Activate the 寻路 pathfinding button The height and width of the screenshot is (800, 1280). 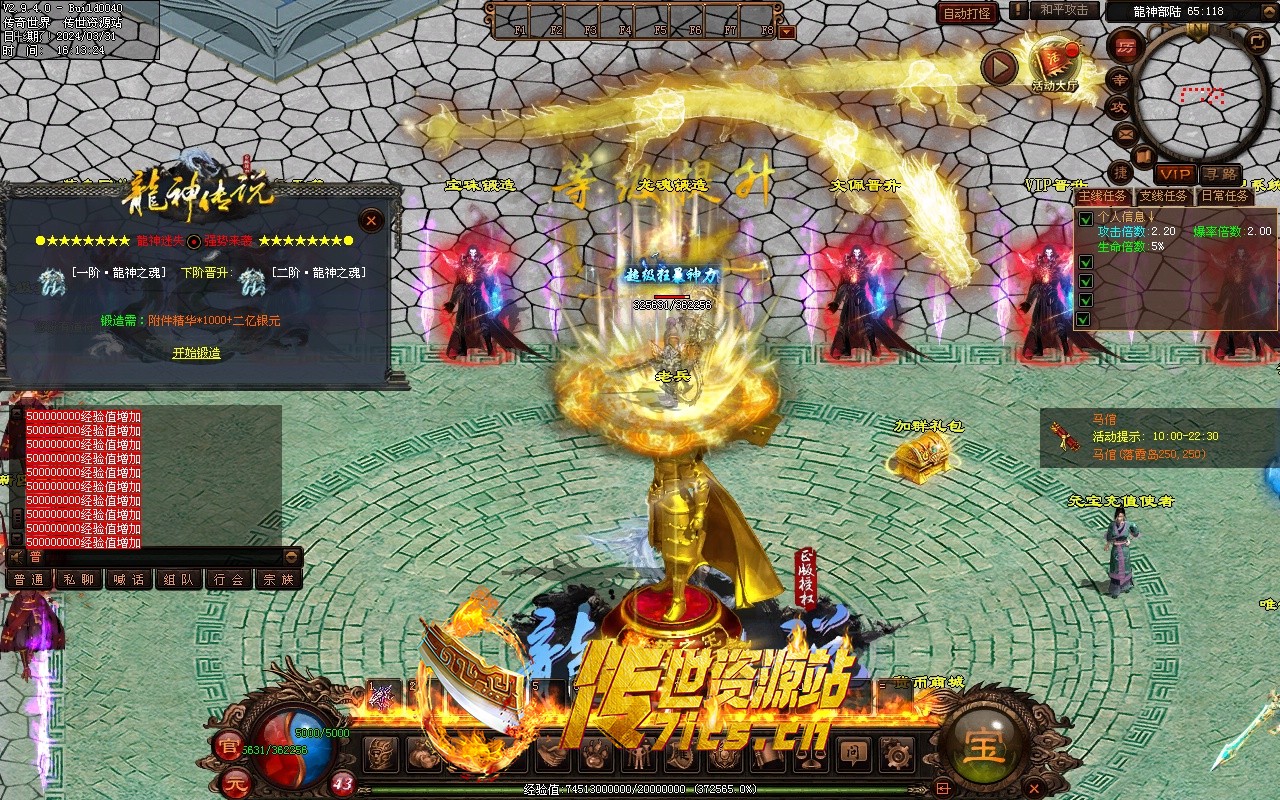tap(1219, 174)
